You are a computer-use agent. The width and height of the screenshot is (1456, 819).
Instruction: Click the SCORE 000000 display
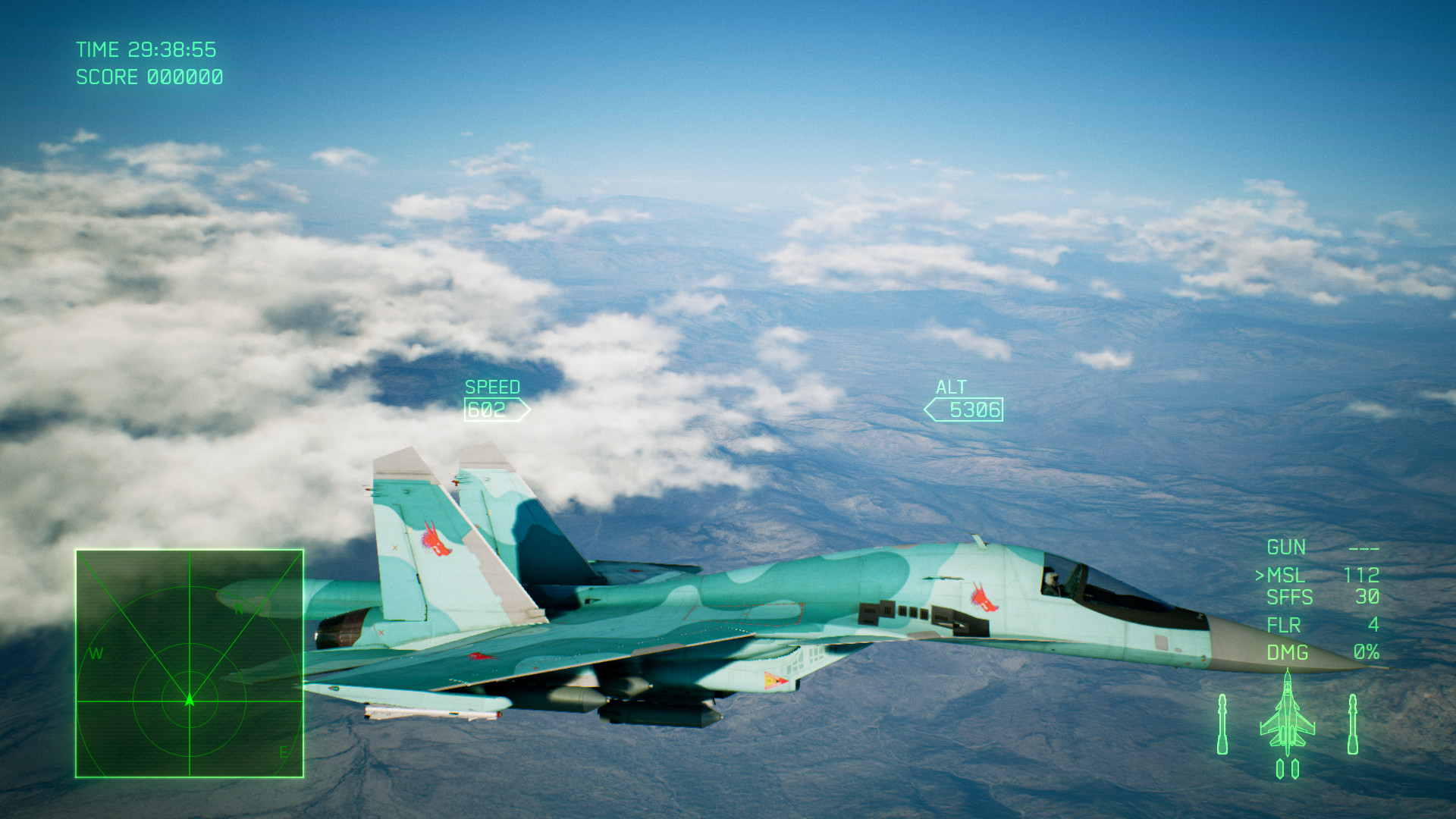[148, 77]
